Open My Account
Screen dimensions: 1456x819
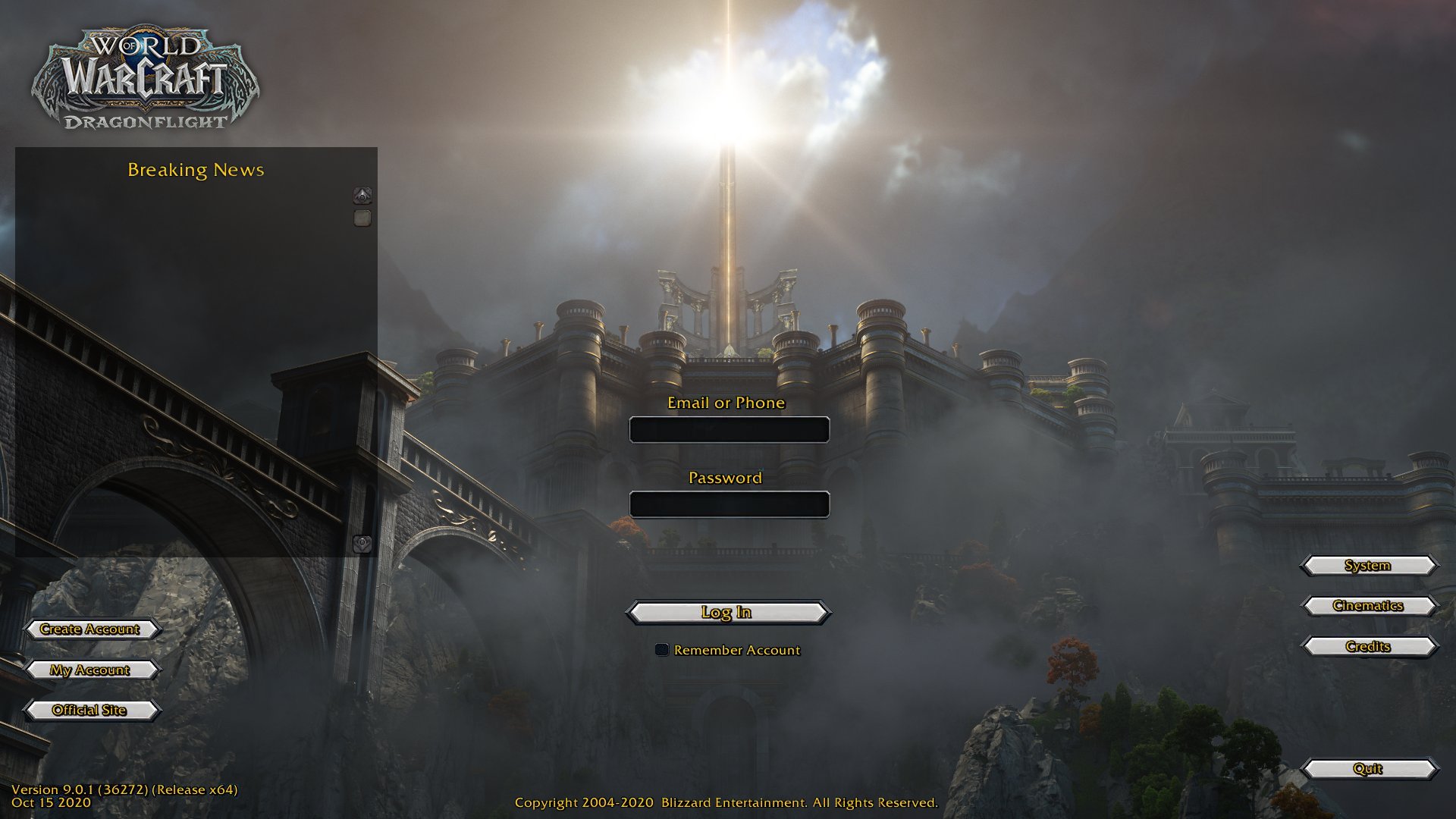click(x=89, y=670)
